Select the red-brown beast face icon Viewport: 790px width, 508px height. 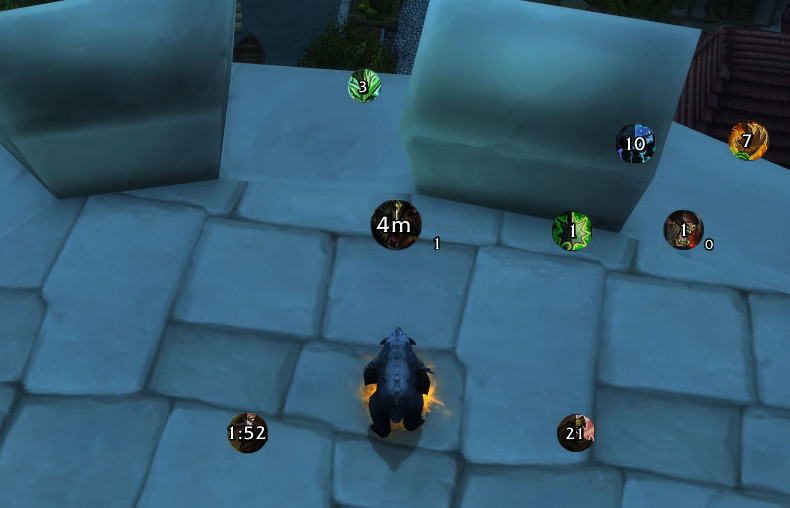coord(684,230)
